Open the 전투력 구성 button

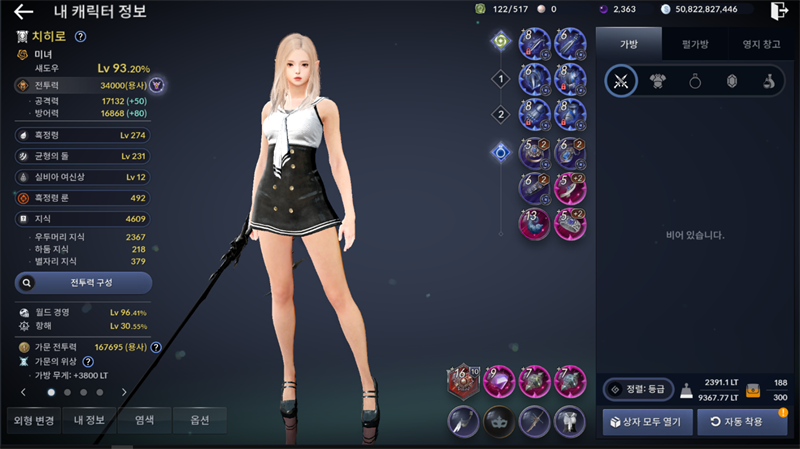(83, 283)
